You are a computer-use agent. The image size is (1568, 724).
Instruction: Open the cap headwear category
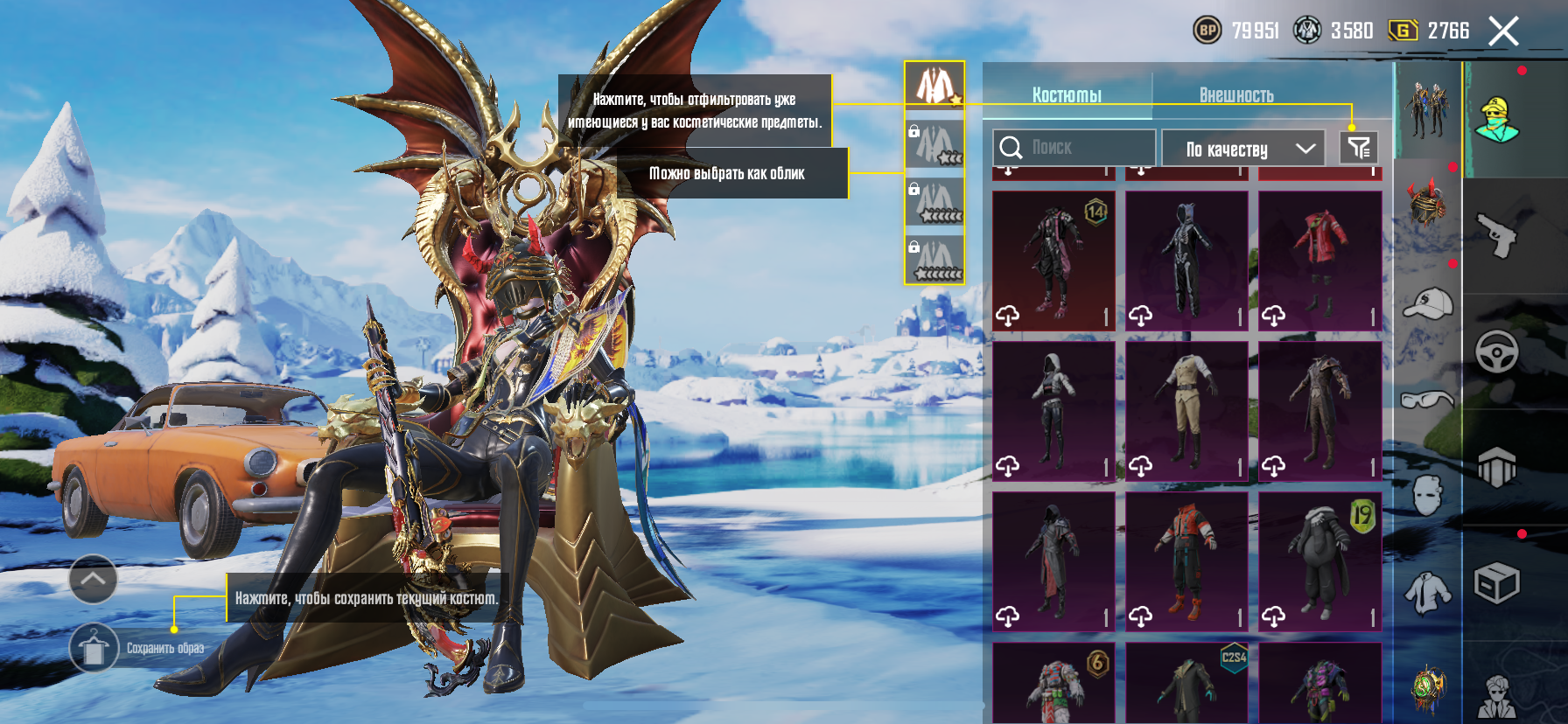pyautogui.click(x=1428, y=303)
